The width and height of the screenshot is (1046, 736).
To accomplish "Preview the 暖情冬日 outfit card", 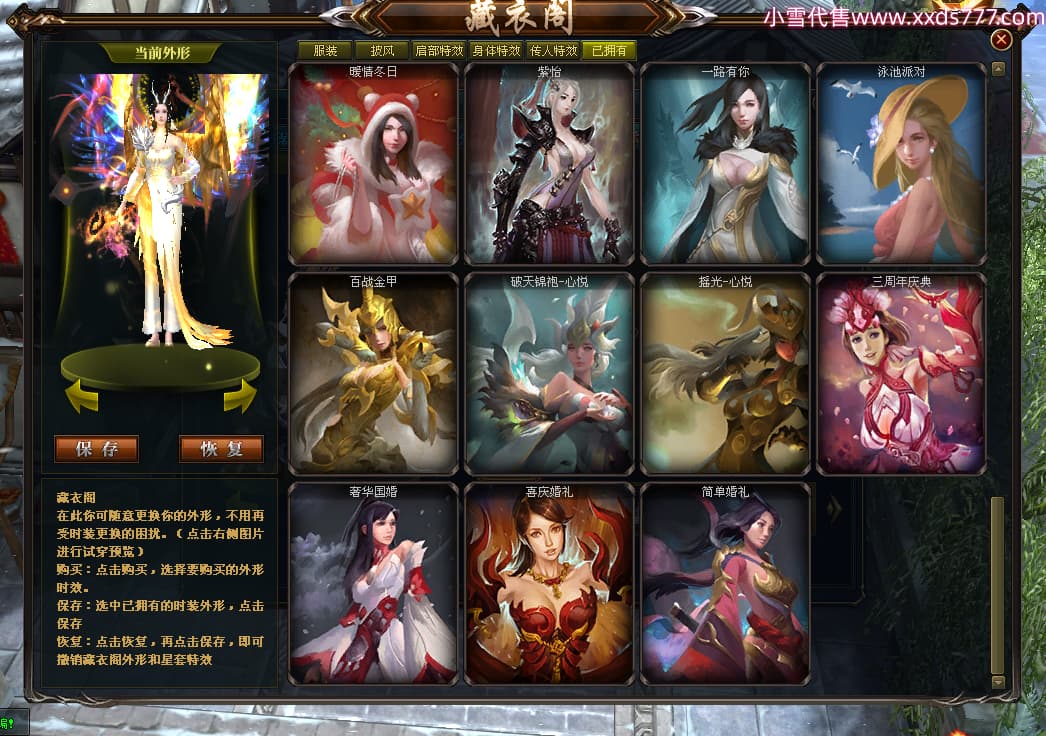I will (x=373, y=164).
